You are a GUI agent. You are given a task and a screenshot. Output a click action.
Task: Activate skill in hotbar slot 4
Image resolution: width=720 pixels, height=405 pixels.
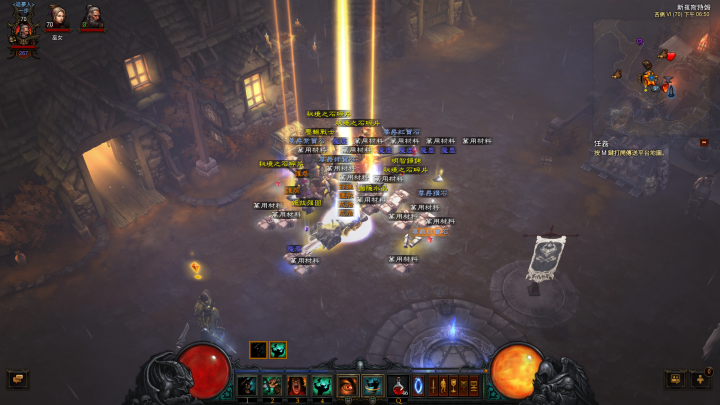click(322, 386)
